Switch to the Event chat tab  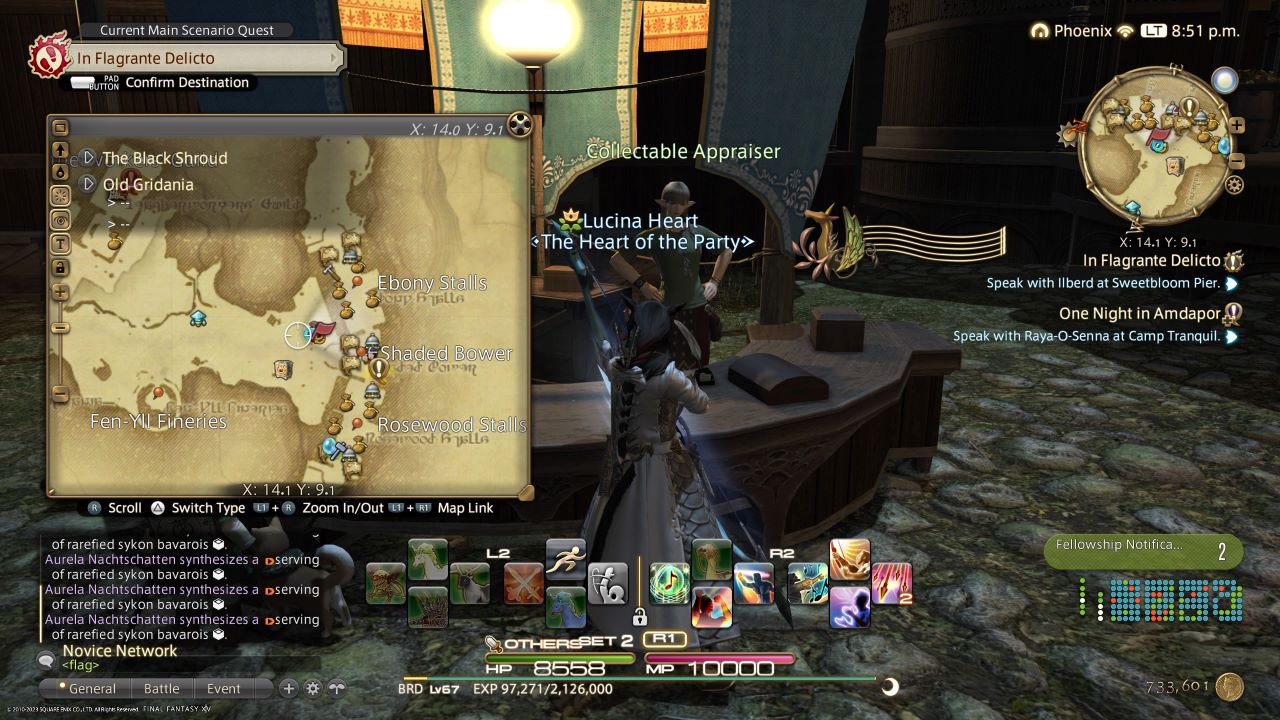tap(224, 688)
